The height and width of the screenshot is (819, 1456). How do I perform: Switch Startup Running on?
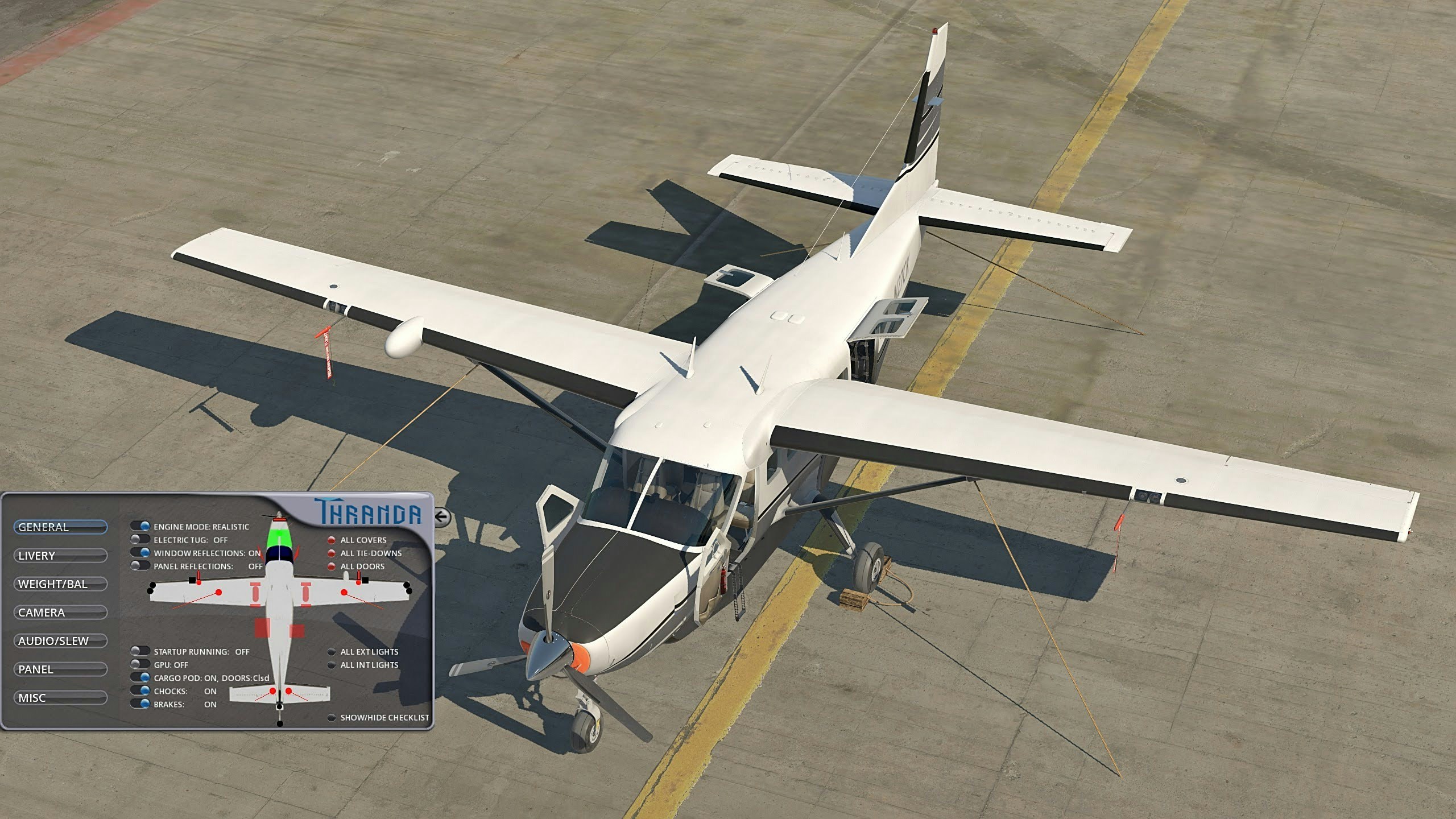coord(140,652)
